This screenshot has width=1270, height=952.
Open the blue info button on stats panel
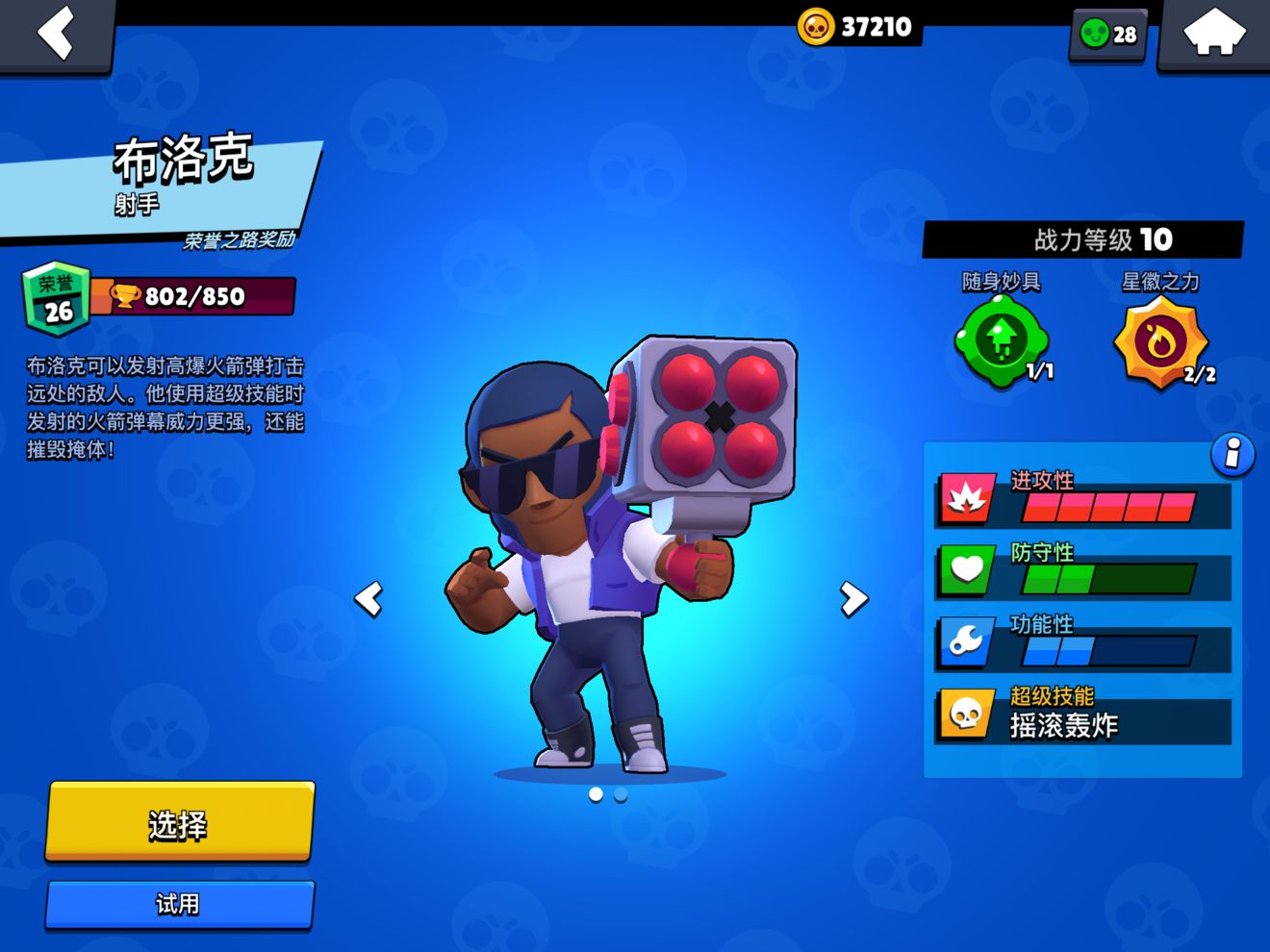click(1232, 454)
